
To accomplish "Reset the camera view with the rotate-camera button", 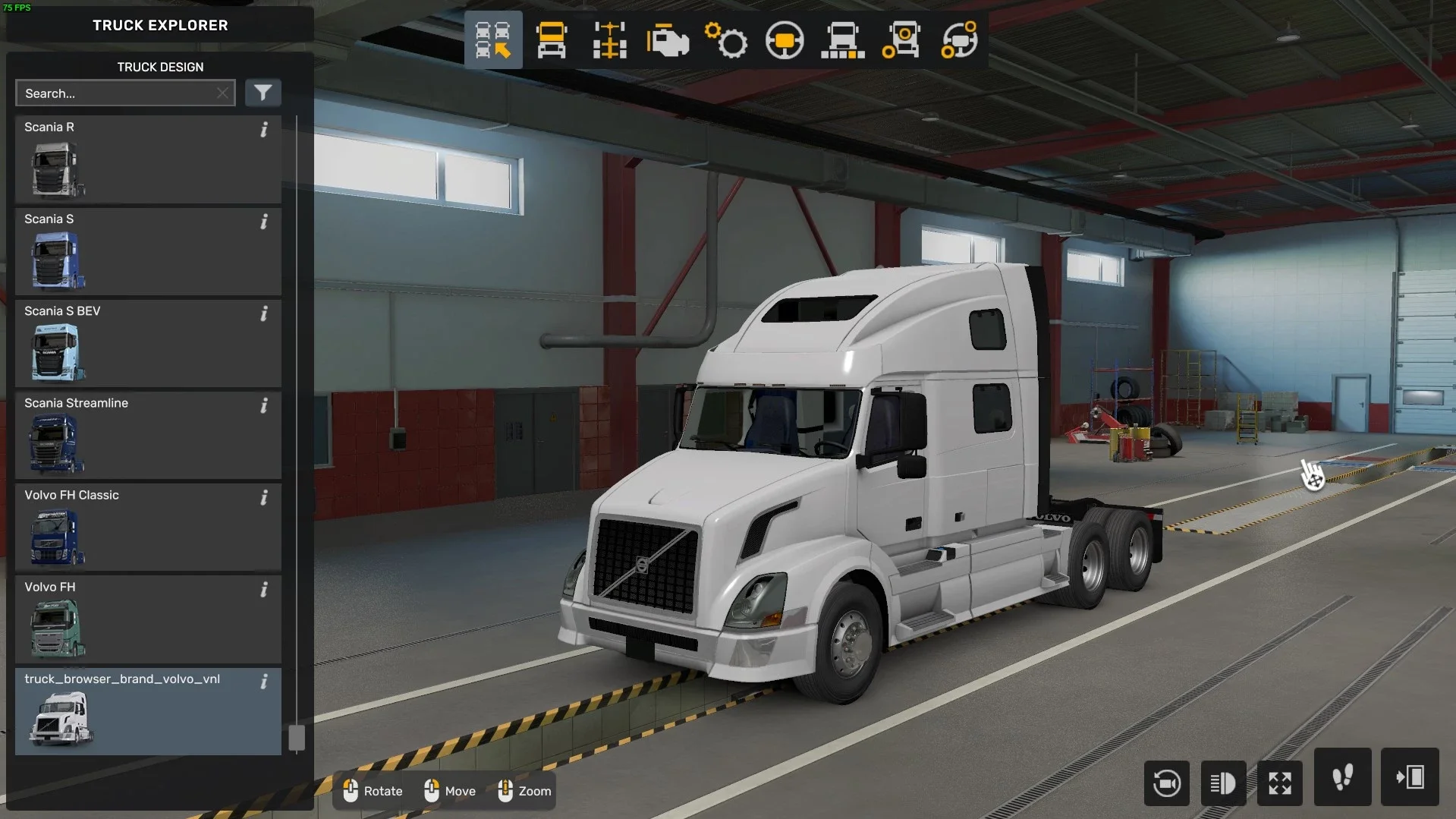I will (x=1166, y=783).
